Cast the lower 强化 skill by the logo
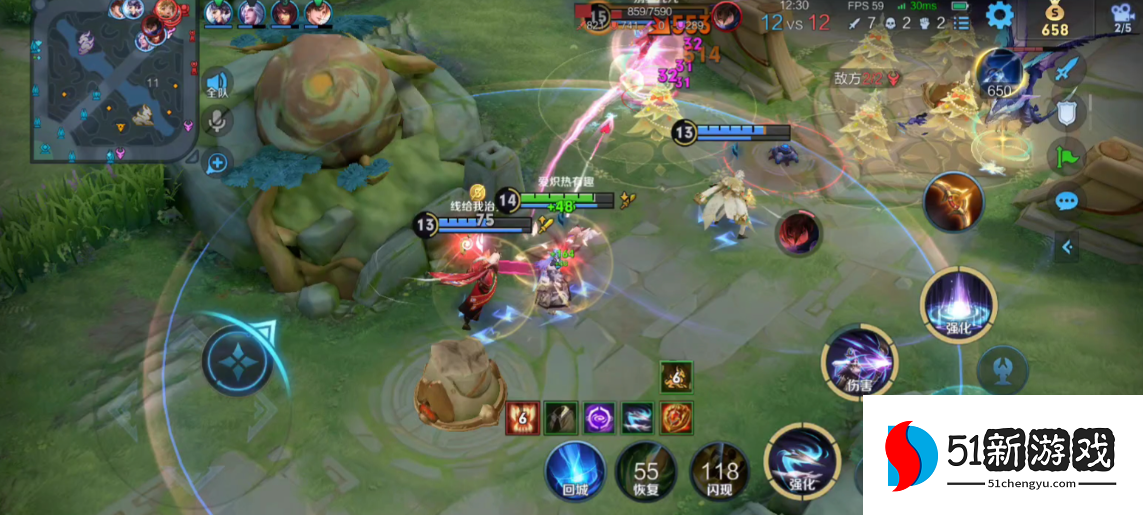 [802, 462]
